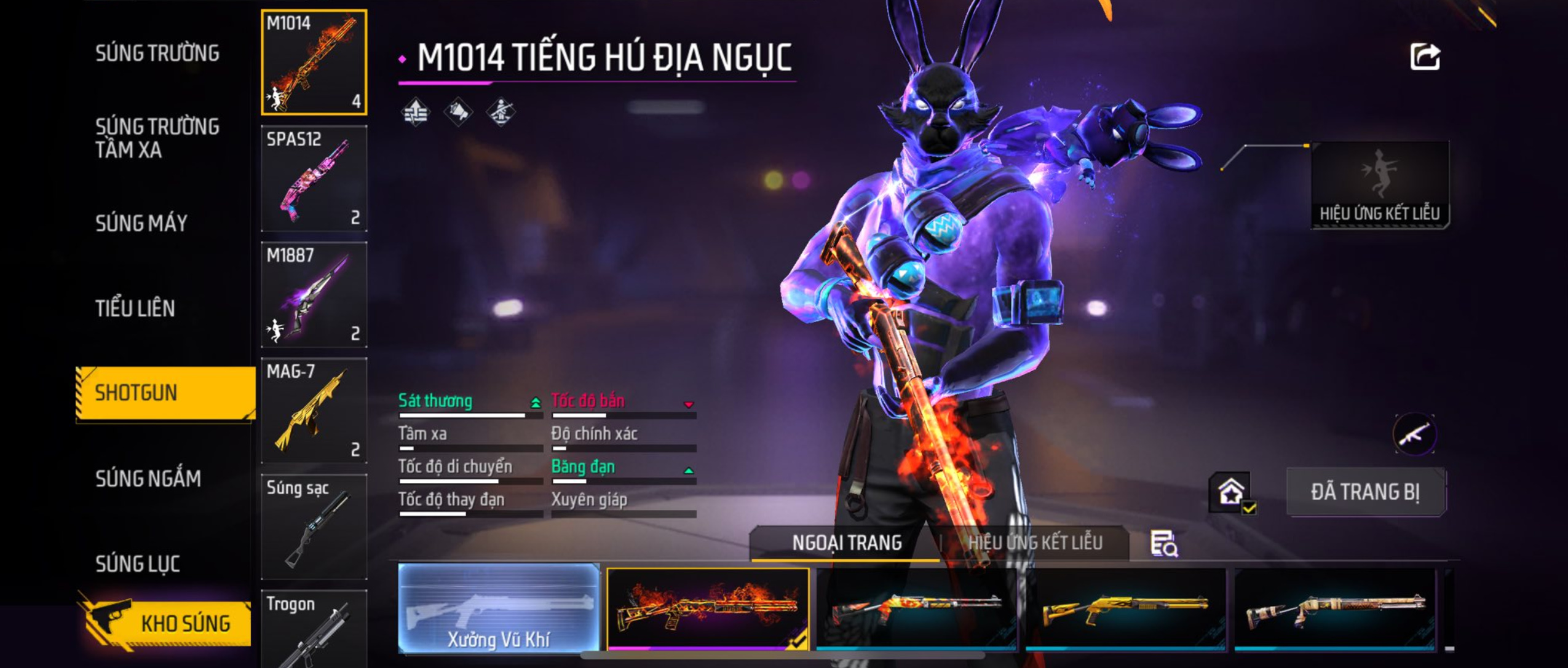Open the Súng Ngắm category
Viewport: 1568px width, 668px height.
[x=148, y=479]
